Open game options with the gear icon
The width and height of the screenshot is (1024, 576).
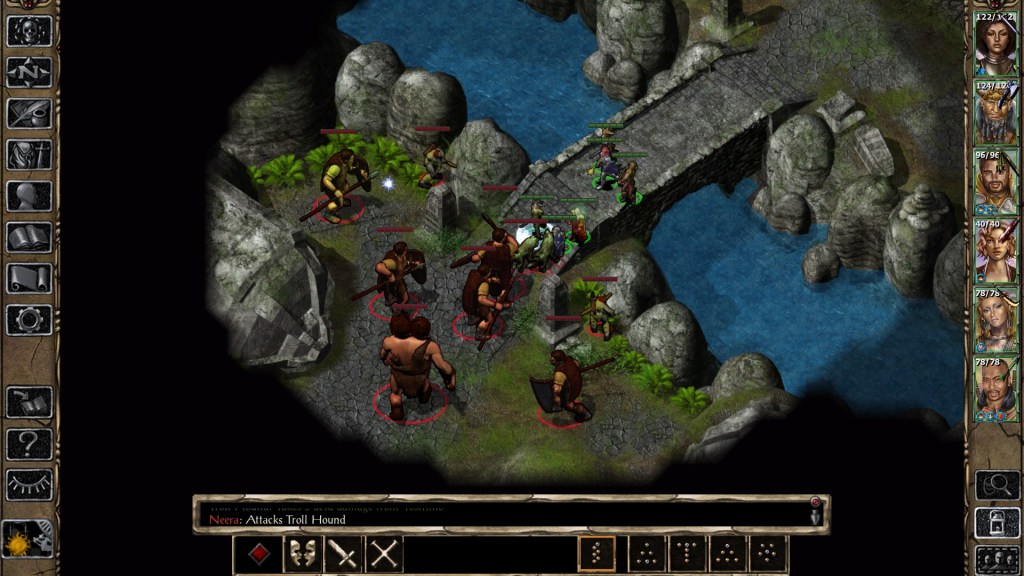click(29, 320)
